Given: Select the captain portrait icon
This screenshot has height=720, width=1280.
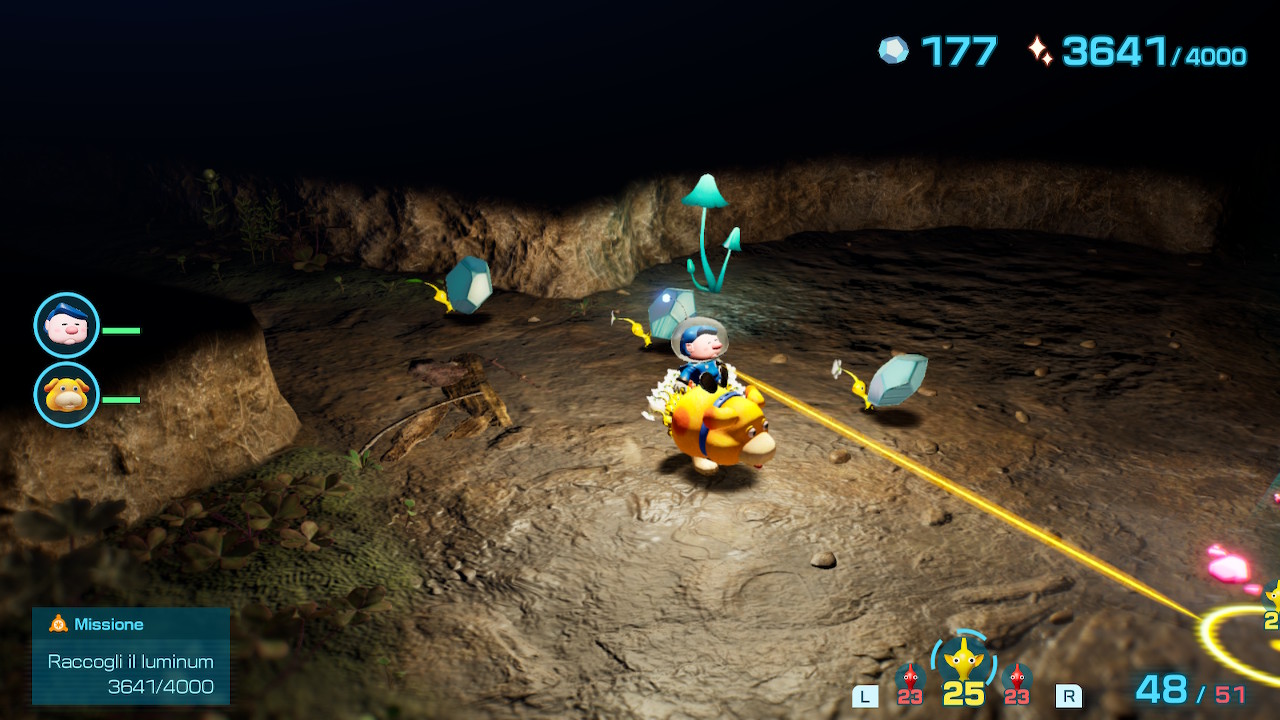Looking at the screenshot, I should pos(67,325).
